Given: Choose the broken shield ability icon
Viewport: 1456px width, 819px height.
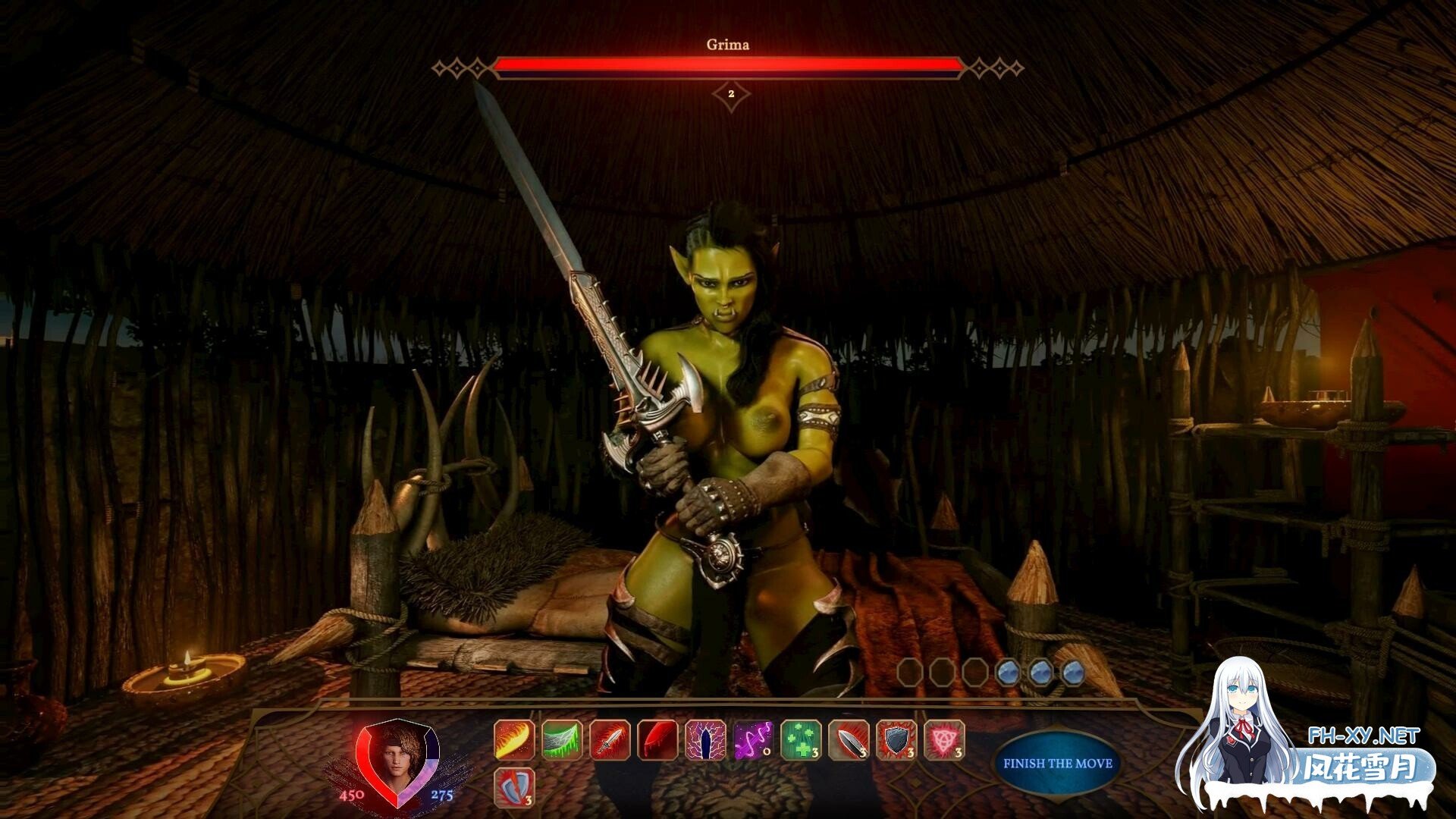Looking at the screenshot, I should [514, 787].
